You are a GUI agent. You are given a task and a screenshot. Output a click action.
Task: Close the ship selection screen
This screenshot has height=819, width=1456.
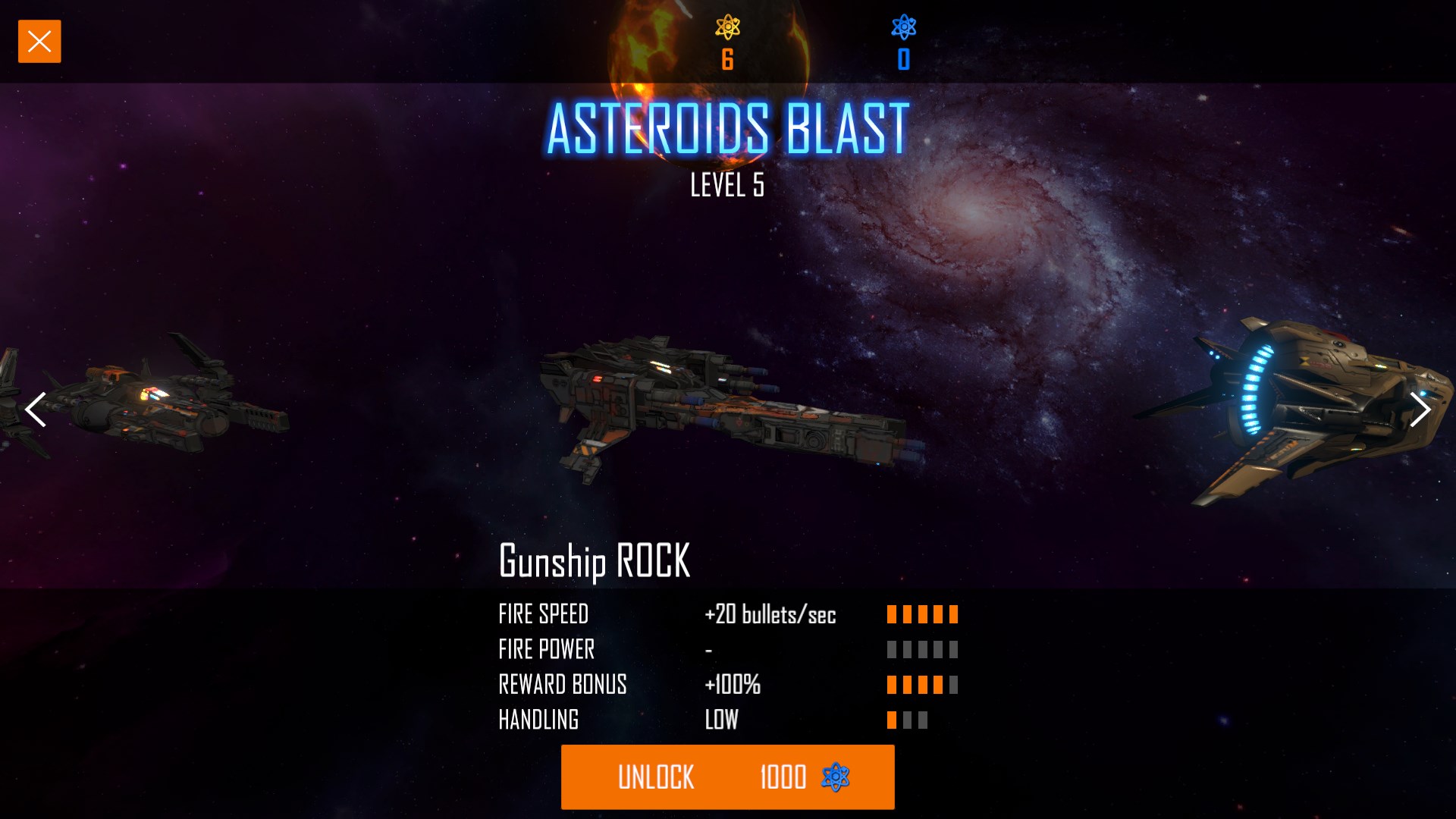39,42
